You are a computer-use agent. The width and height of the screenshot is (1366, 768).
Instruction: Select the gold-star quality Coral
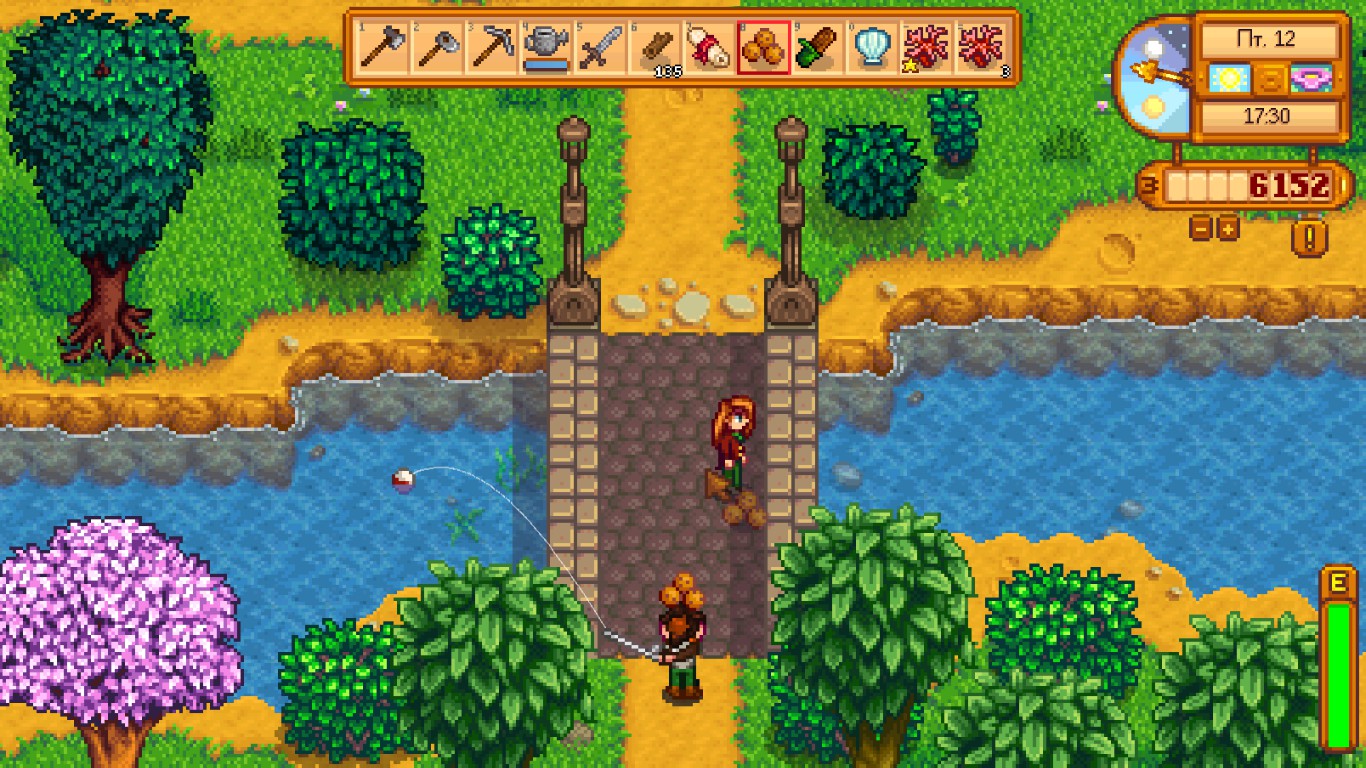coord(925,45)
